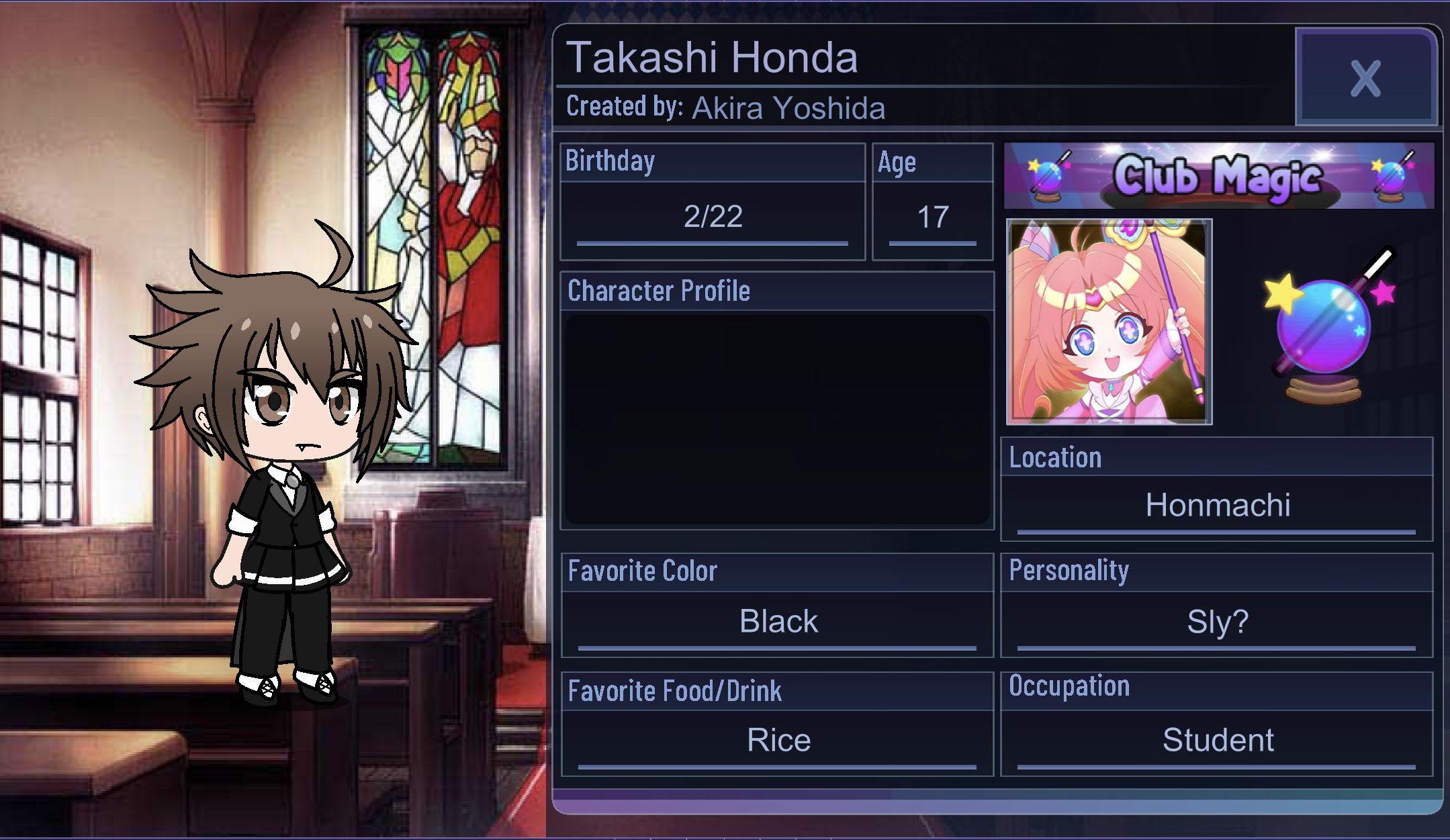Change the creator name Akira Yoshida
This screenshot has height=840, width=1450.
tap(788, 108)
